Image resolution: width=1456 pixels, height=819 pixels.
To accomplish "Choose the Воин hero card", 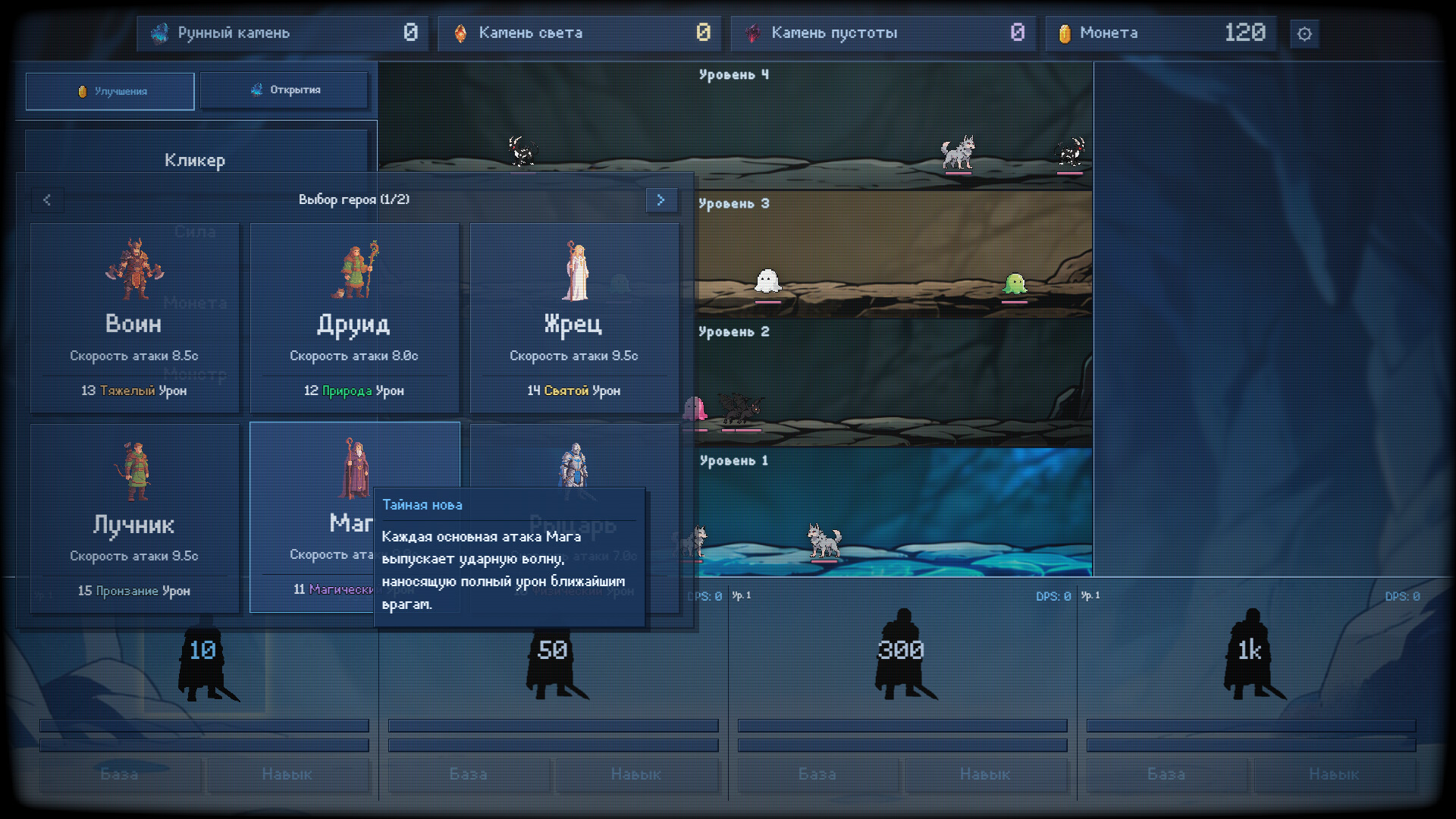I will pos(134,318).
